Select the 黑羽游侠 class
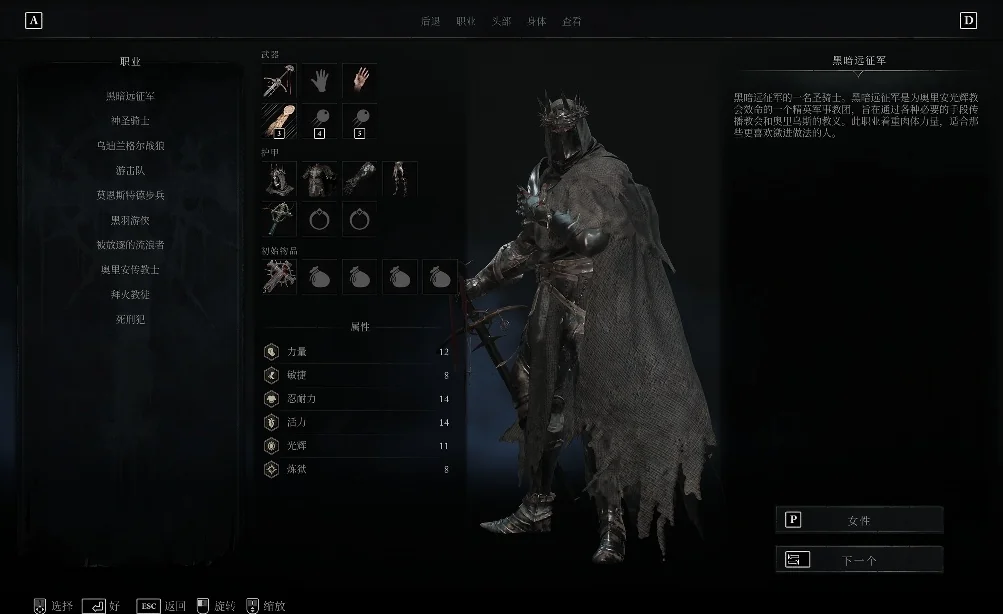The width and height of the screenshot is (1003, 614). click(x=131, y=220)
